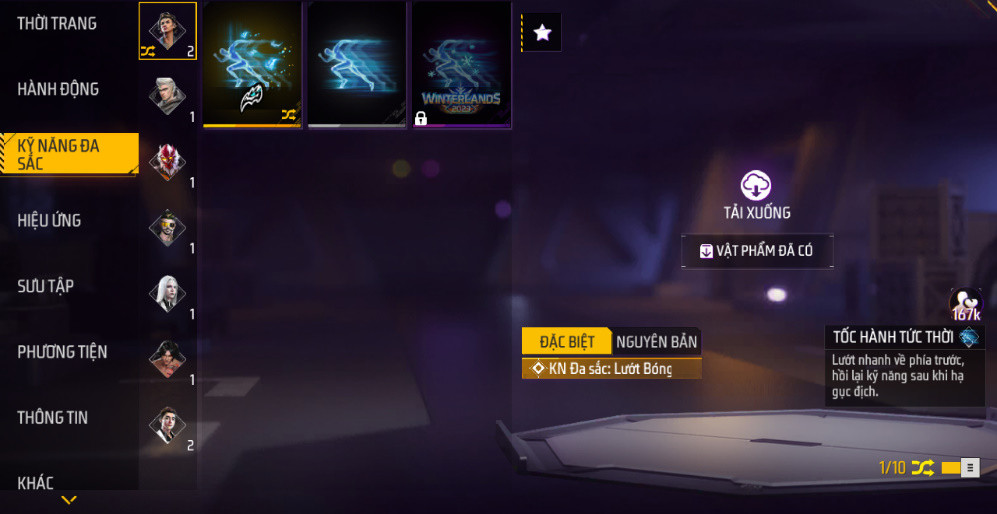Open the Vật Phẩm Đã Có filter
This screenshot has width=997, height=514.
coord(756,251)
